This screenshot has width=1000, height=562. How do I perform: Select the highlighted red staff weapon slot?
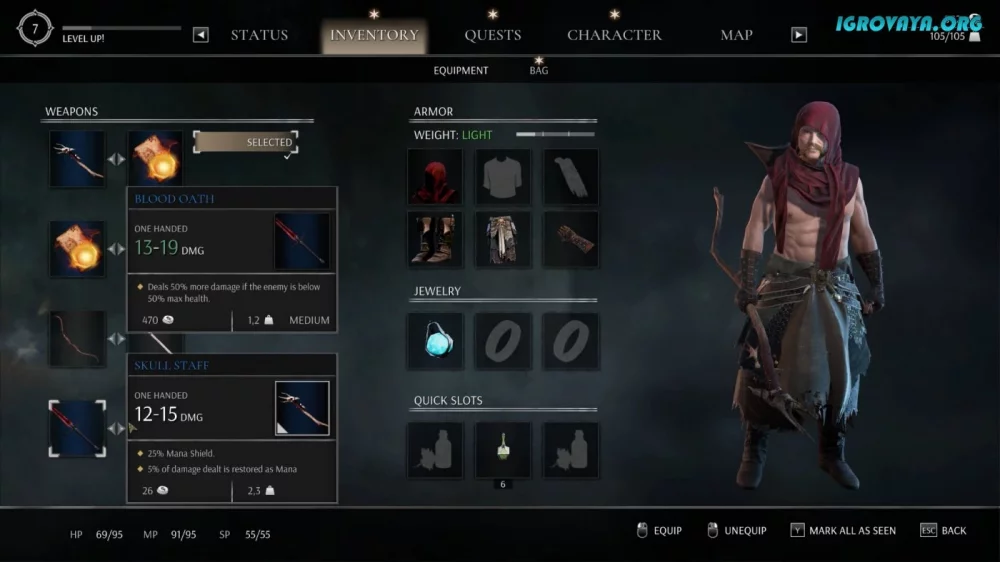(77, 428)
